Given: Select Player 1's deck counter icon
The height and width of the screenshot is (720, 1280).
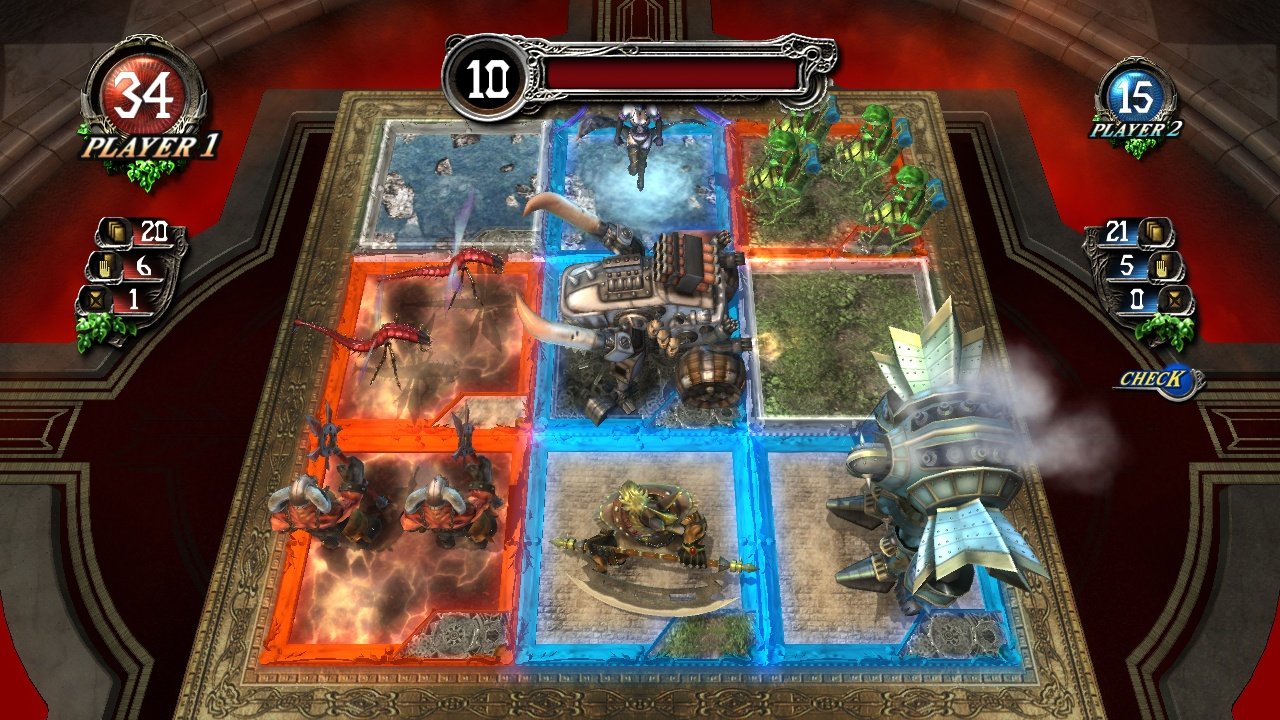Looking at the screenshot, I should pos(115,231).
